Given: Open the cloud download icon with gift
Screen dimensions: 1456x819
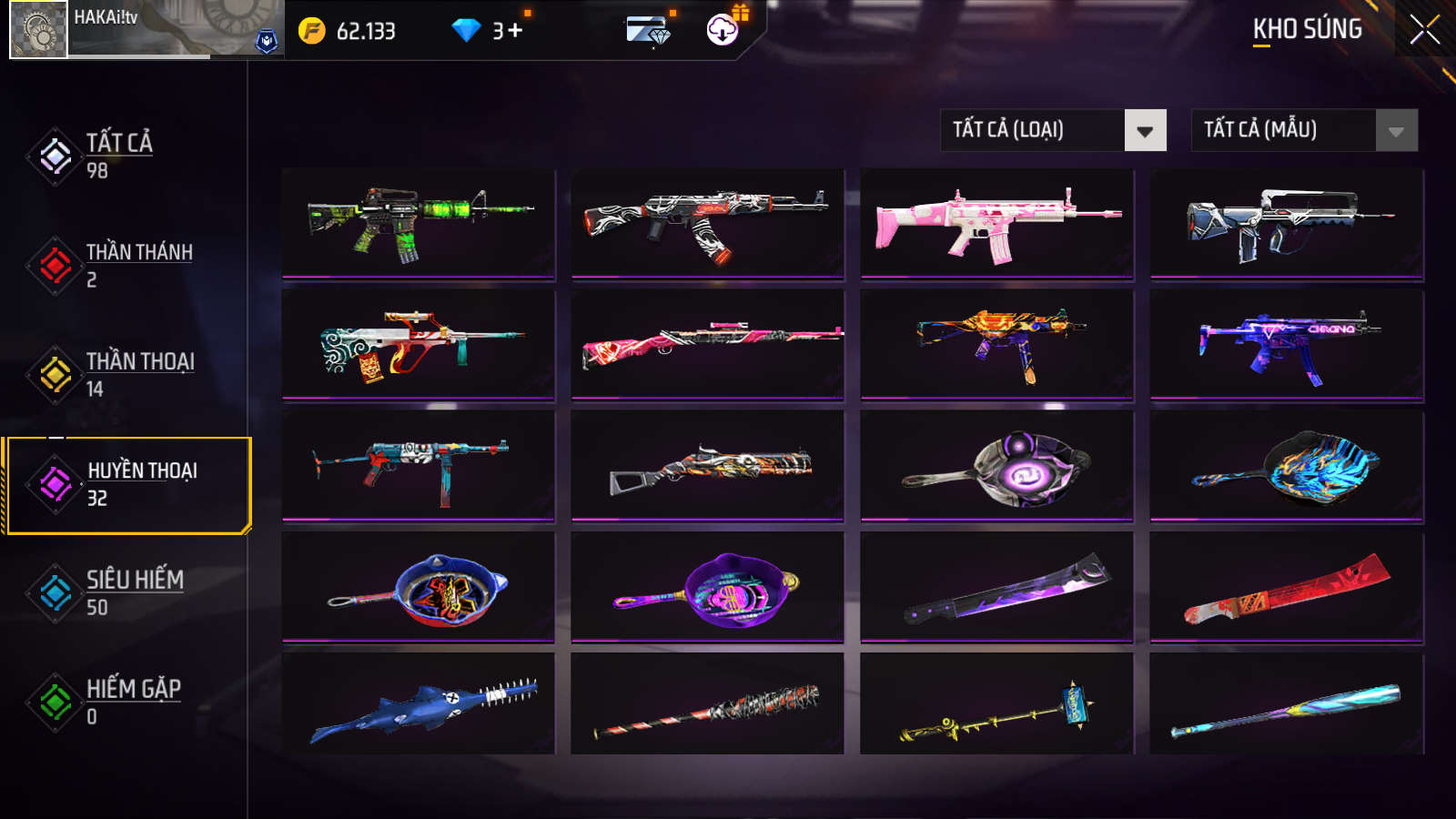Looking at the screenshot, I should 723,29.
